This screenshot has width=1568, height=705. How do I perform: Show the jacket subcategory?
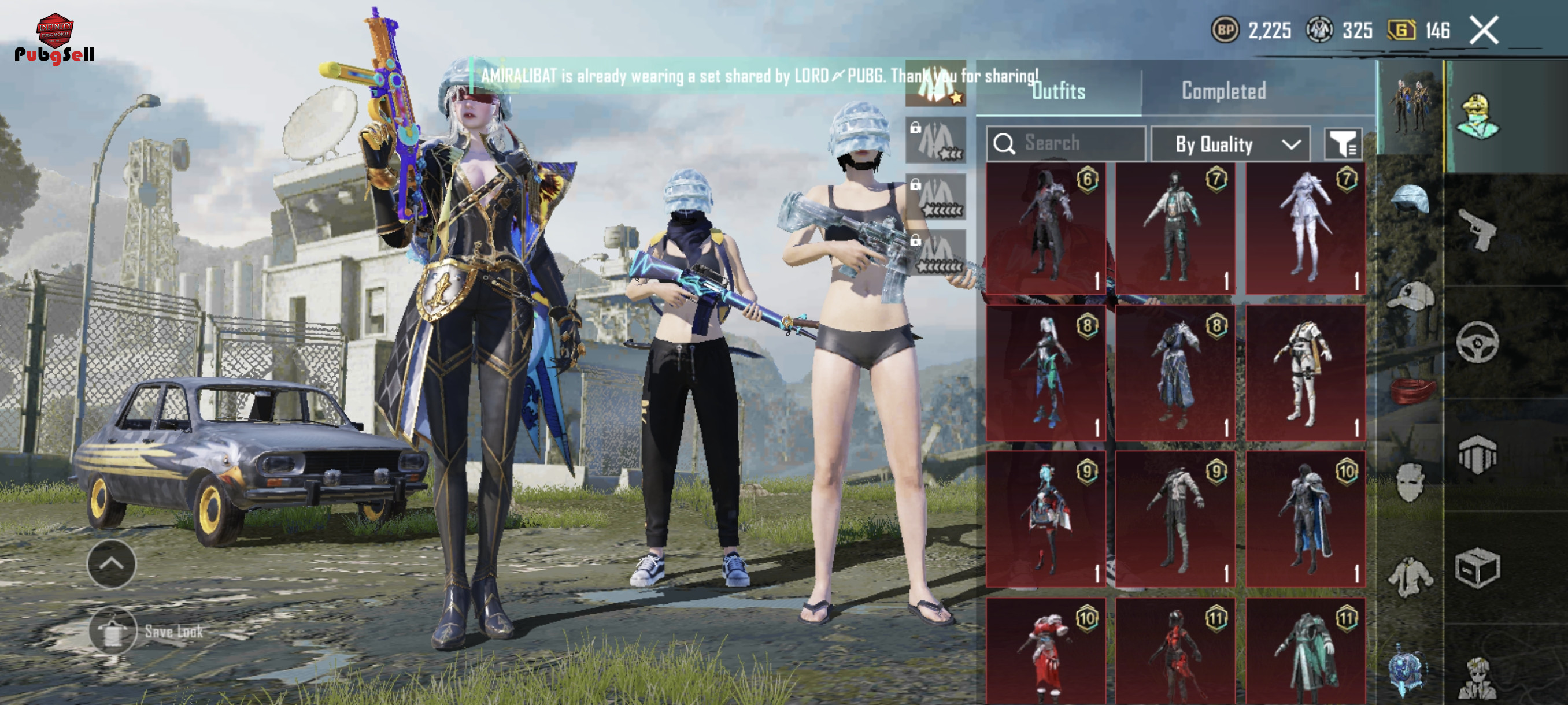[1410, 576]
